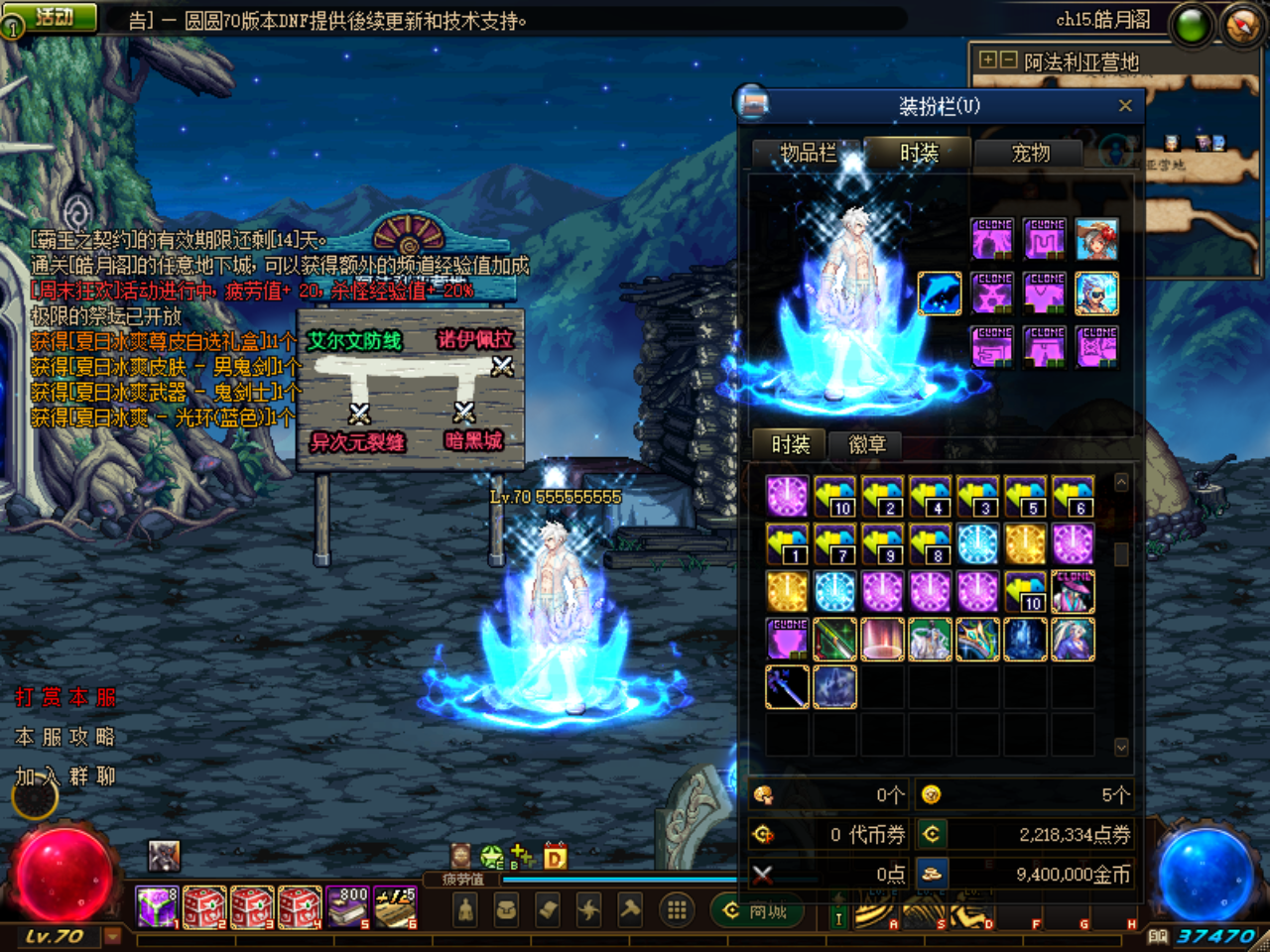
Task: Open the inventory bag icon
Action: [506, 909]
